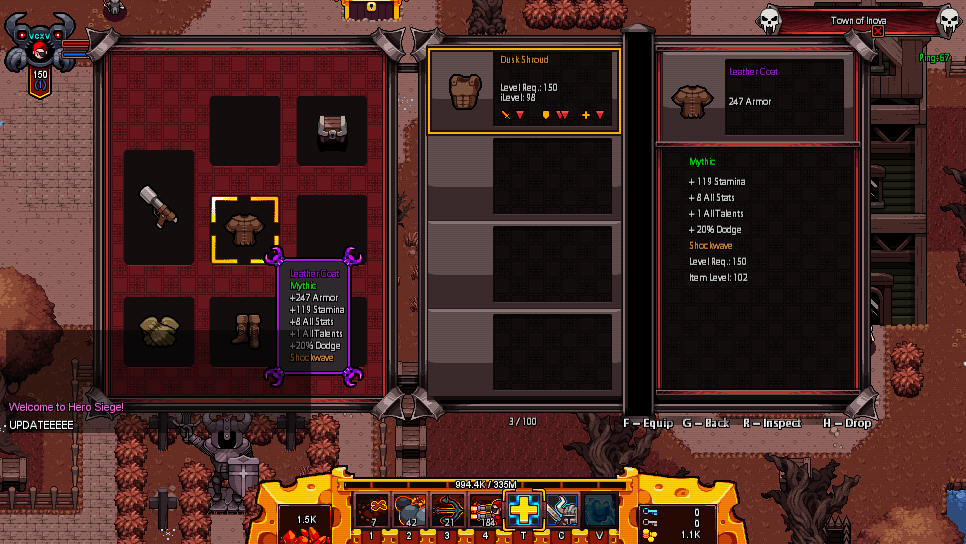Select the equipped Leather Coat armor slot

pos(245,229)
